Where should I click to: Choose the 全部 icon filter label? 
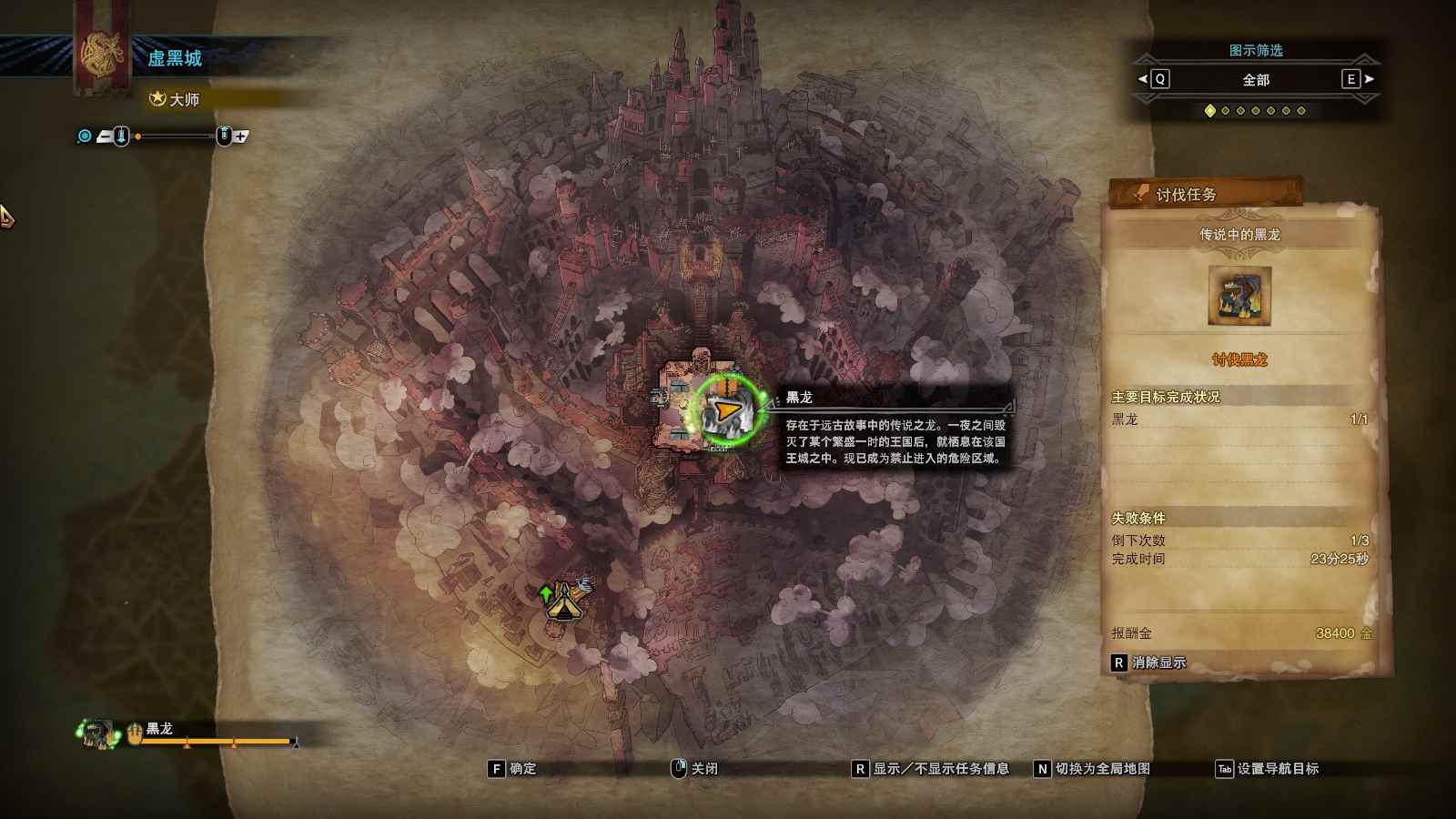(1256, 80)
